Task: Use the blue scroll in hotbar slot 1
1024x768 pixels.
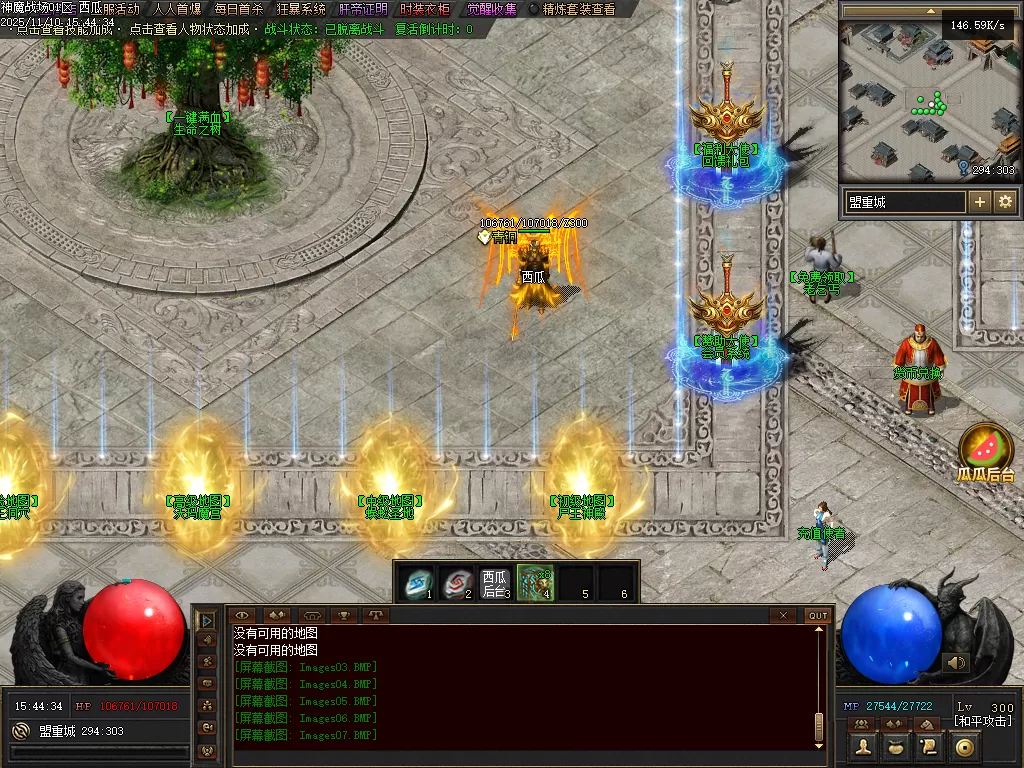Action: pyautogui.click(x=417, y=582)
